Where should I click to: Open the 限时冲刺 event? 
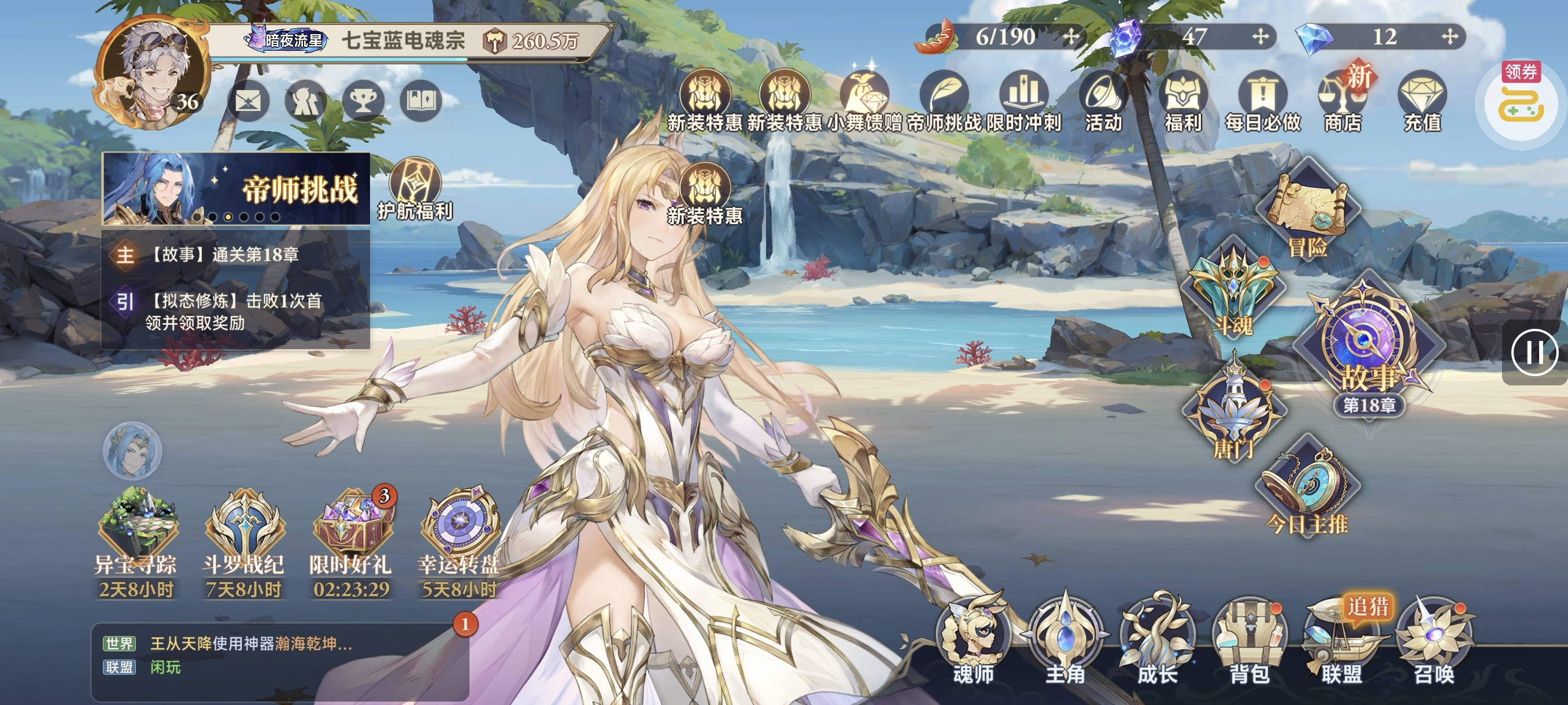[1024, 101]
